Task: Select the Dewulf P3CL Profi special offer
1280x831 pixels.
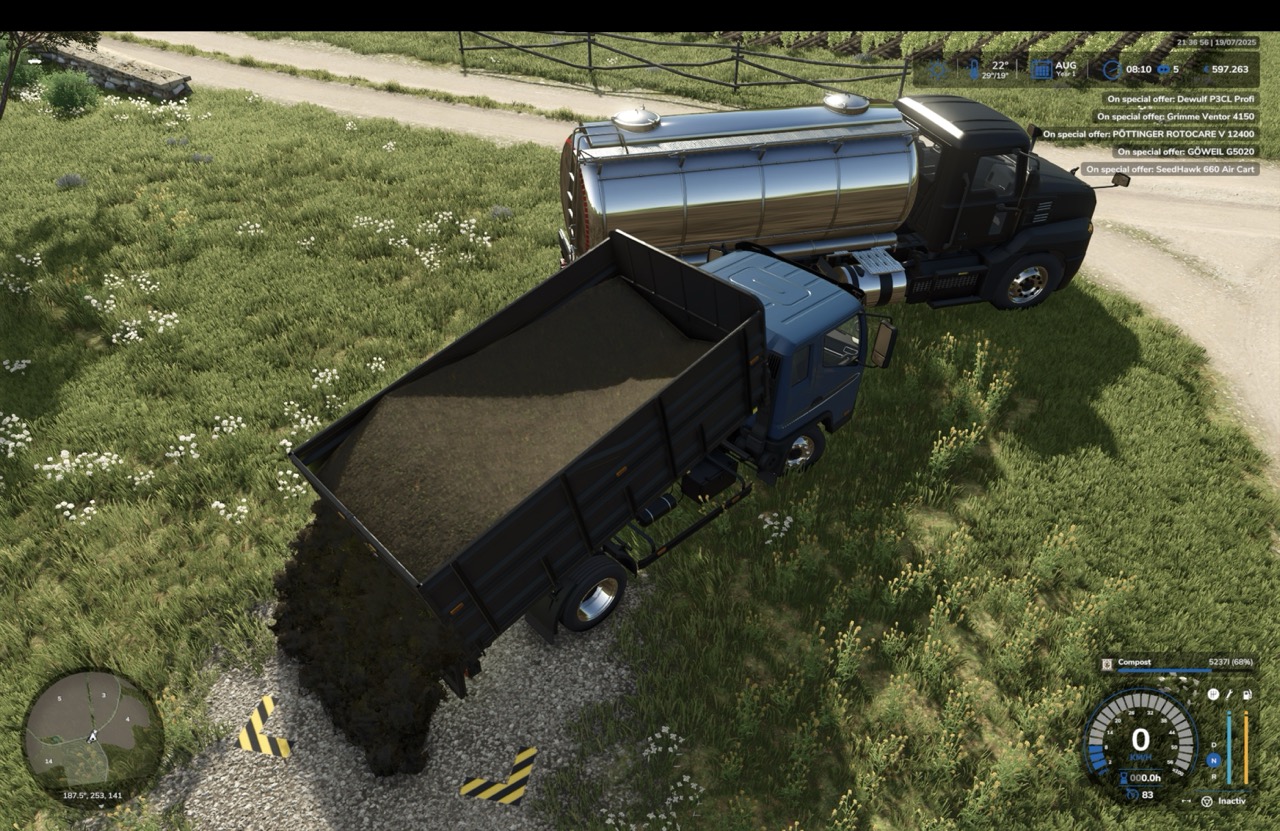Action: tap(1180, 99)
